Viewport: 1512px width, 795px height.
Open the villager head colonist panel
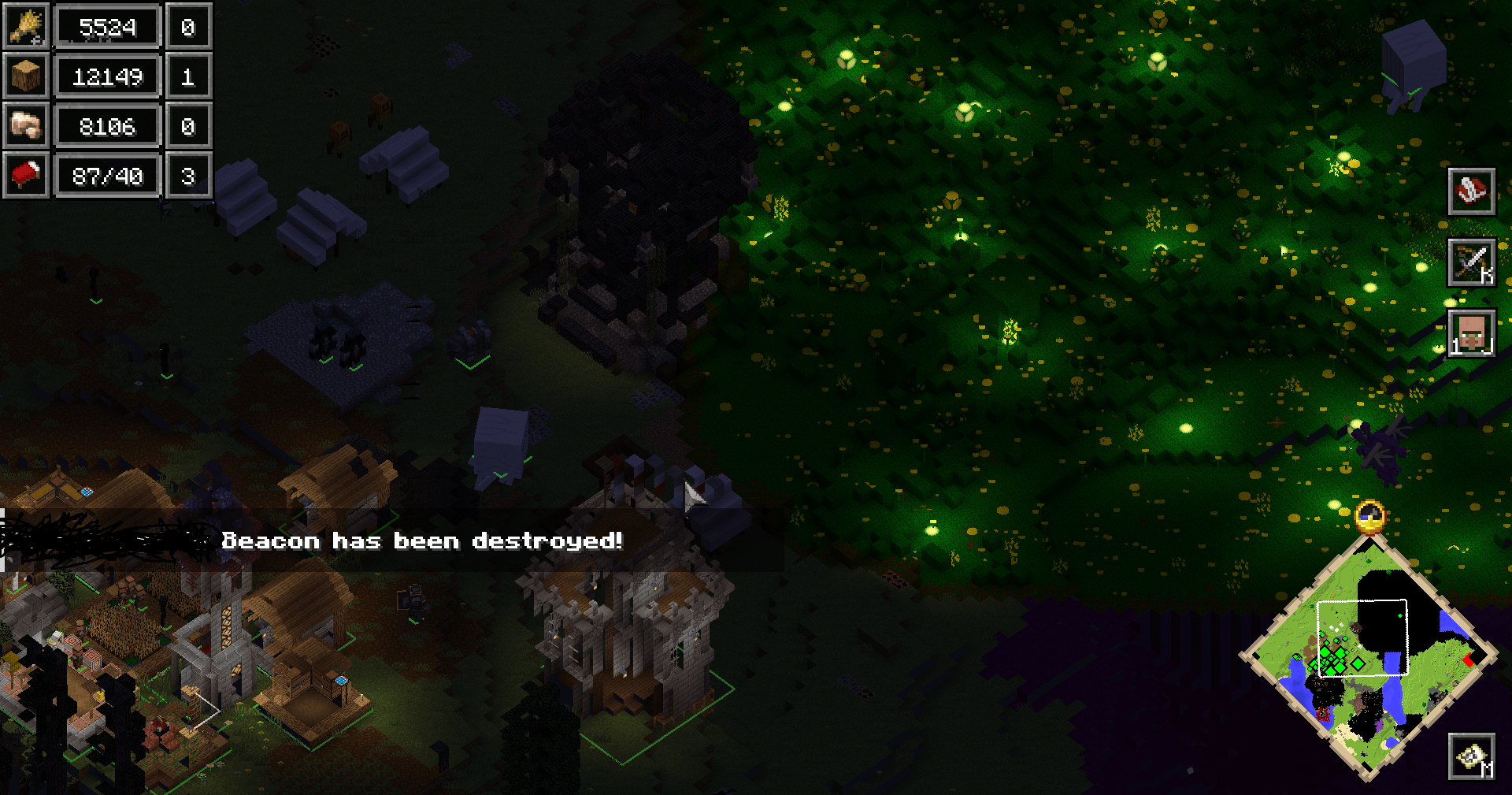click(1472, 332)
